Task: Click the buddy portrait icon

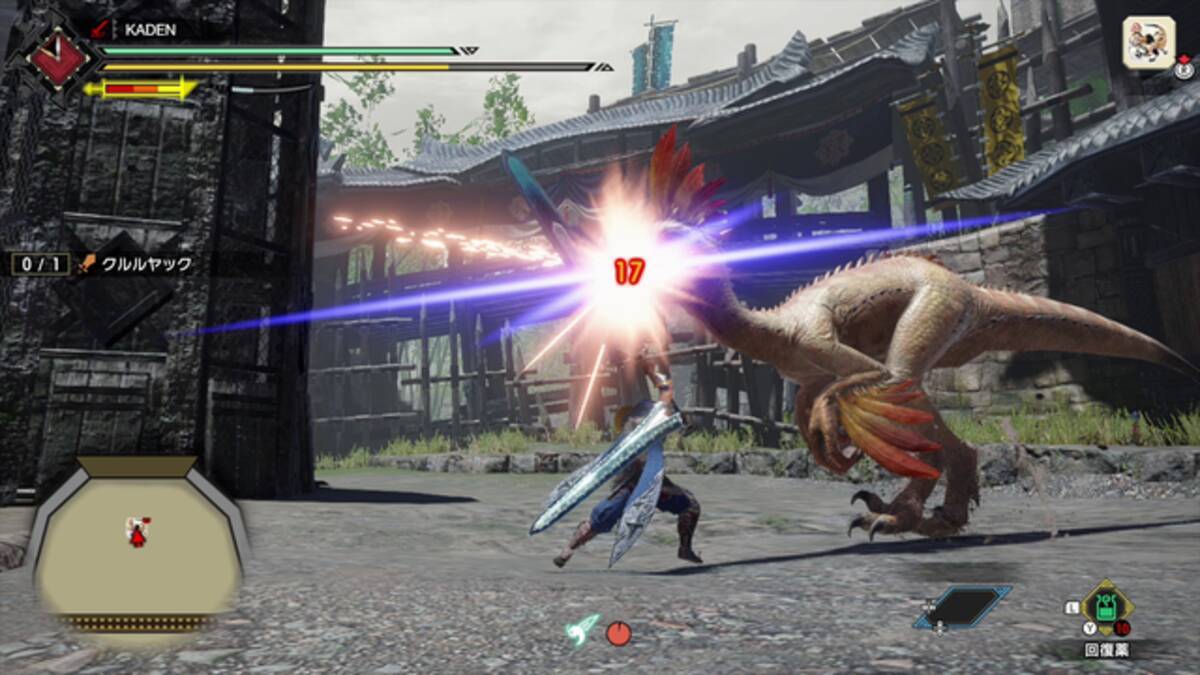Action: pos(1148,43)
